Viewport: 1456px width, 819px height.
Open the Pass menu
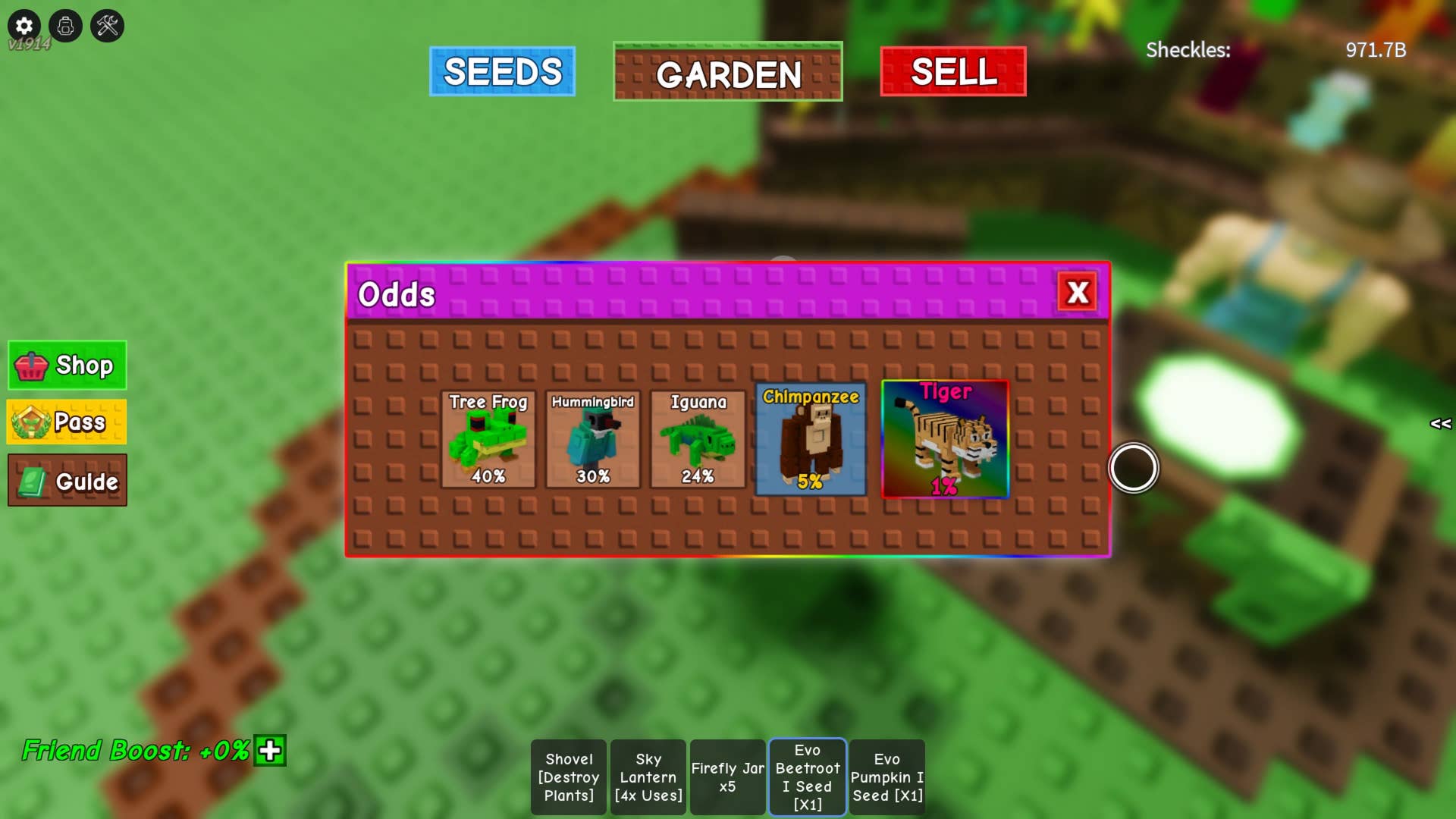67,422
